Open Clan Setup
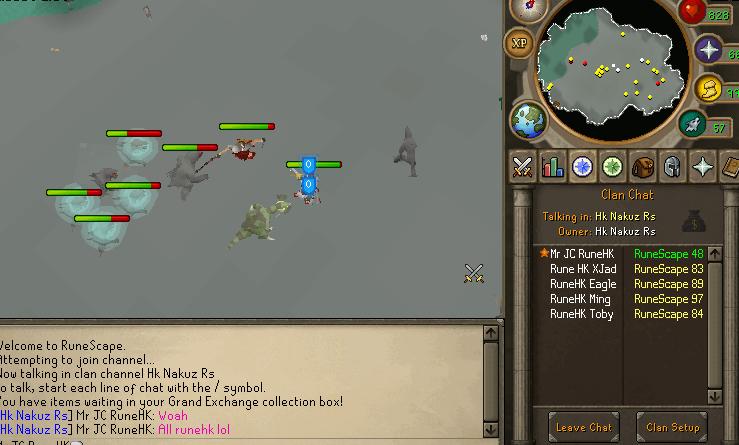This screenshot has width=739, height=445. [672, 427]
